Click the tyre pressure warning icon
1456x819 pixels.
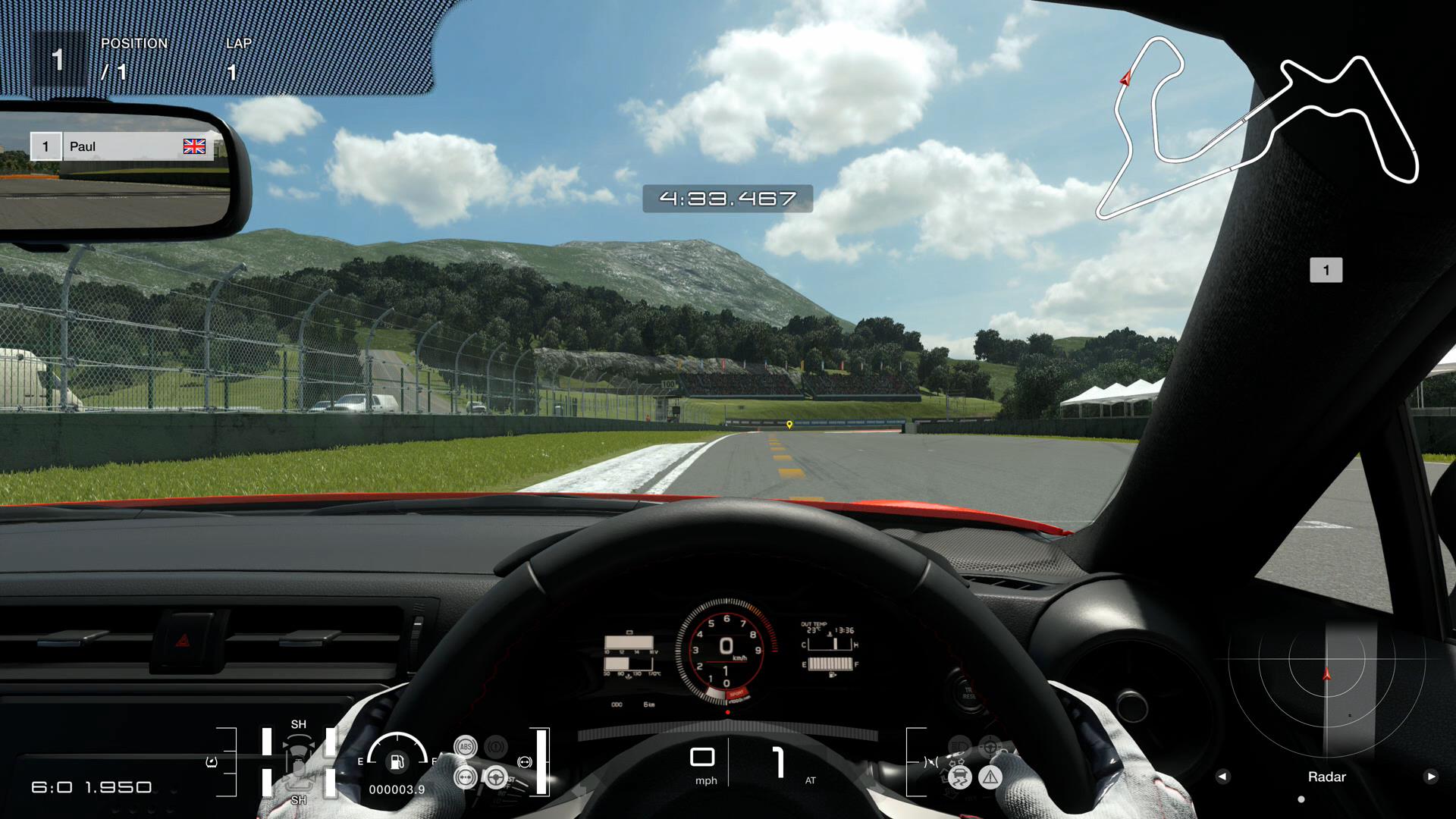click(x=212, y=761)
